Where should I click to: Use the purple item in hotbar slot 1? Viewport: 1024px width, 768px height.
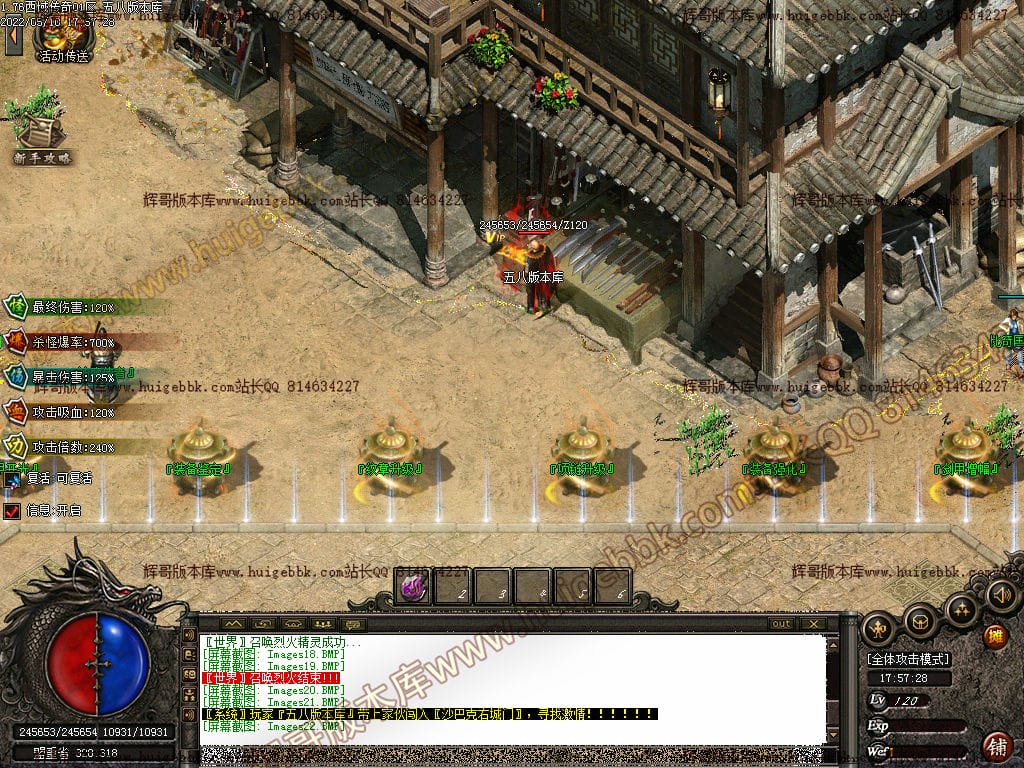click(413, 587)
